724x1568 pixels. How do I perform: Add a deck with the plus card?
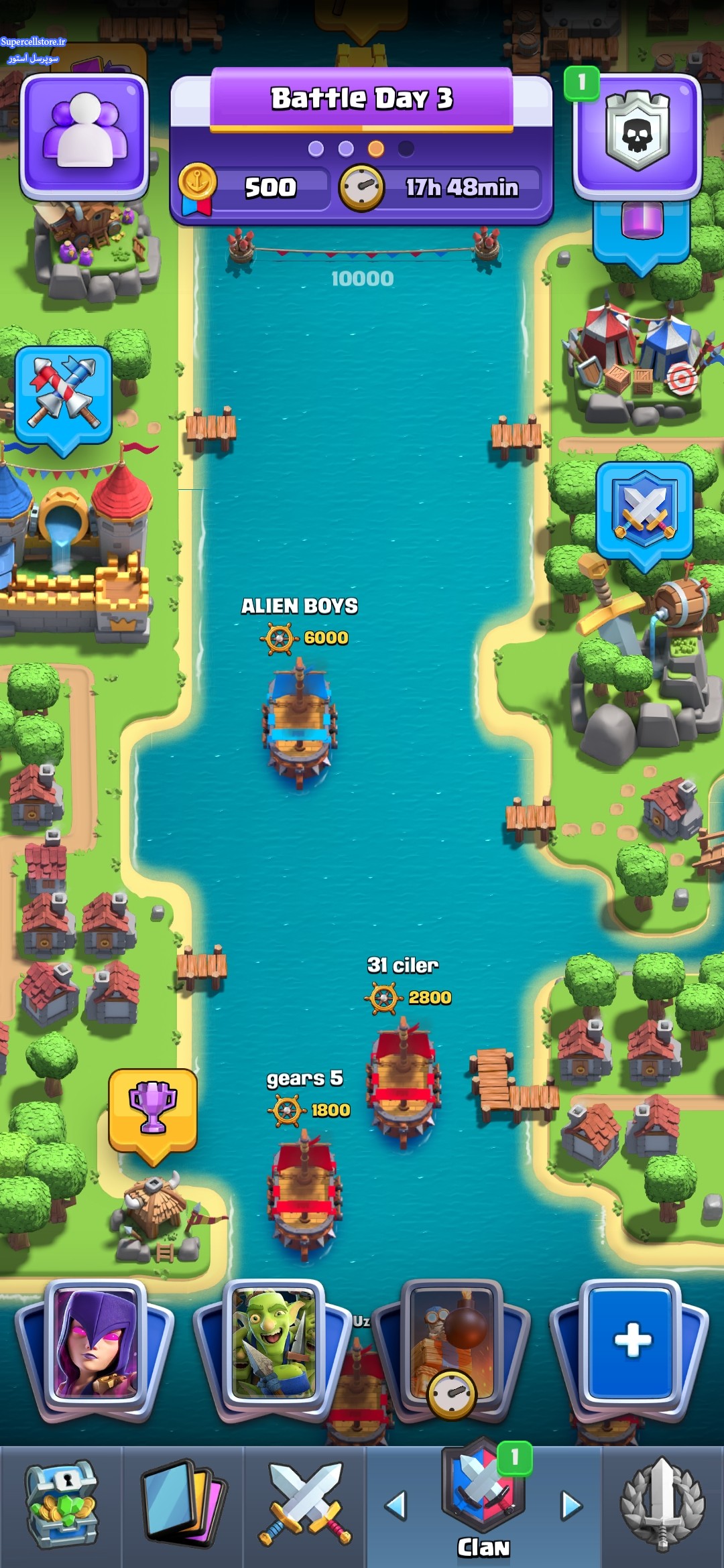(631, 1342)
